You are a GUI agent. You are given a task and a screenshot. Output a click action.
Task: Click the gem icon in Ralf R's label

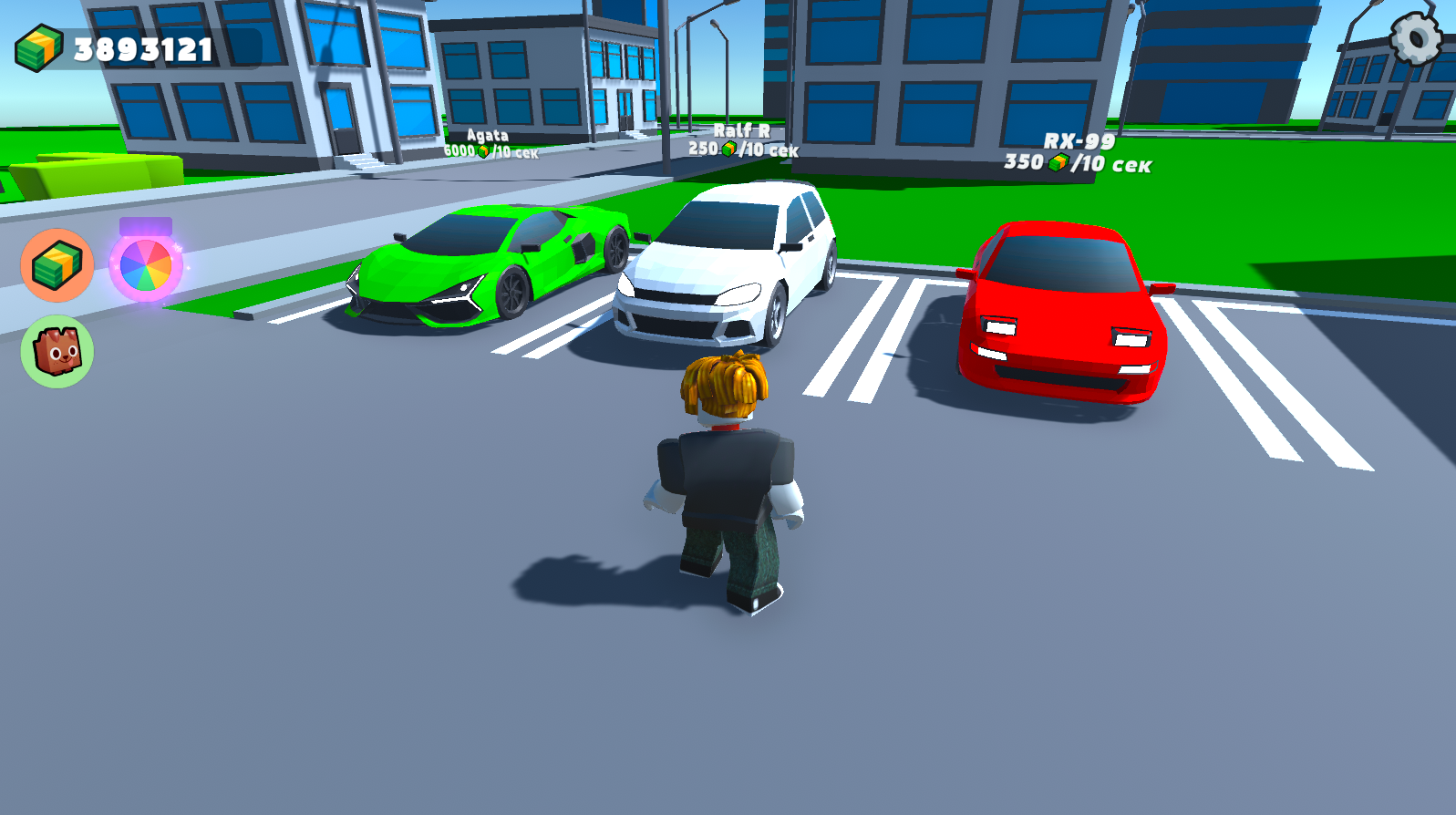pos(729,150)
